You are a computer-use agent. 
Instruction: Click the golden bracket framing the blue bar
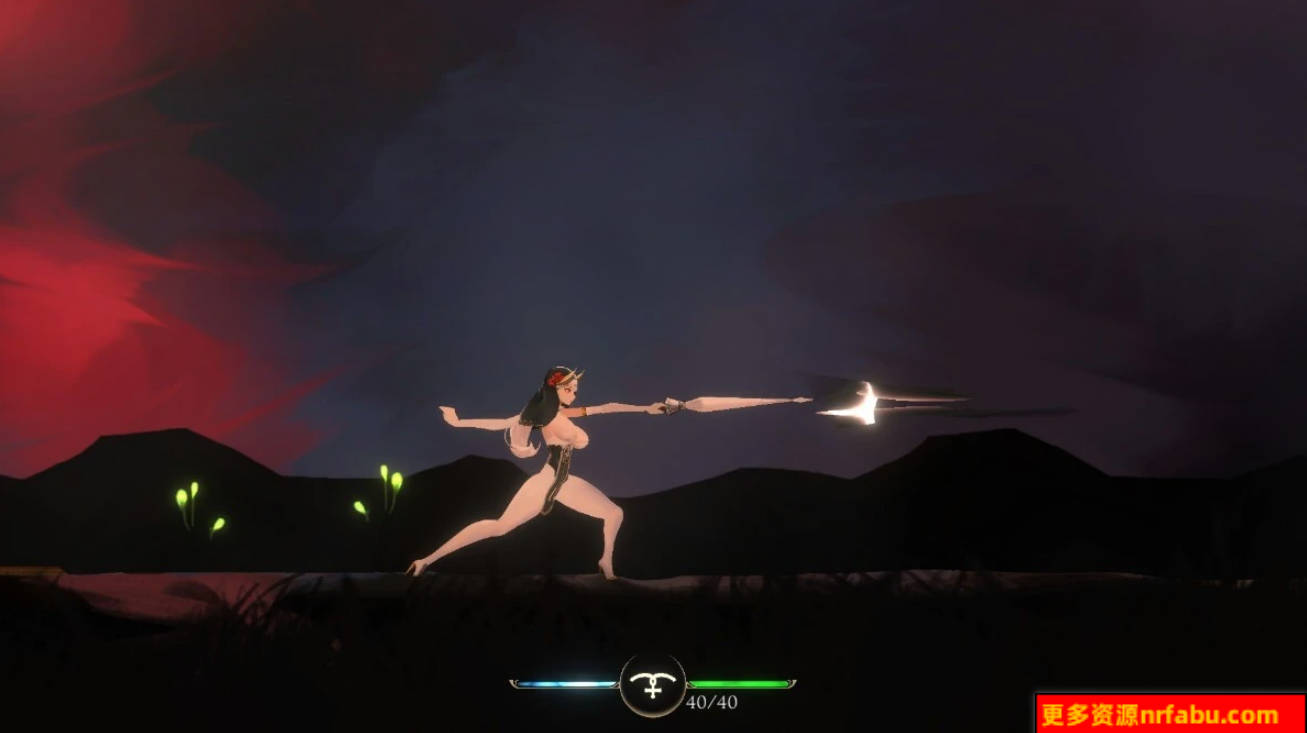(514, 682)
